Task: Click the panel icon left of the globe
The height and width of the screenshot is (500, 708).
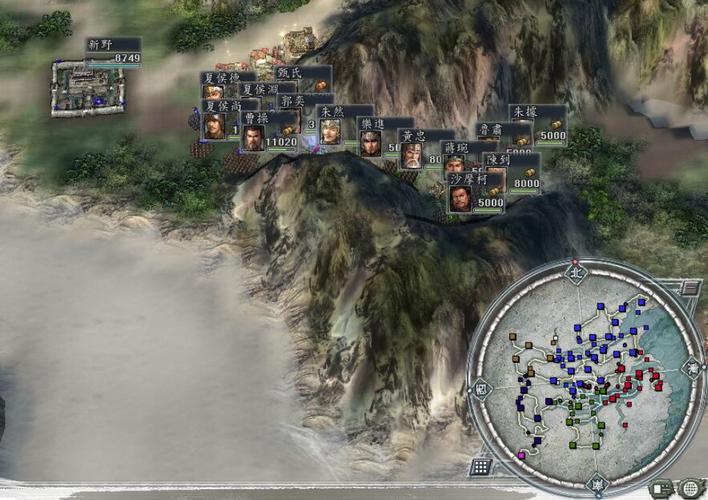Action: click(x=661, y=489)
